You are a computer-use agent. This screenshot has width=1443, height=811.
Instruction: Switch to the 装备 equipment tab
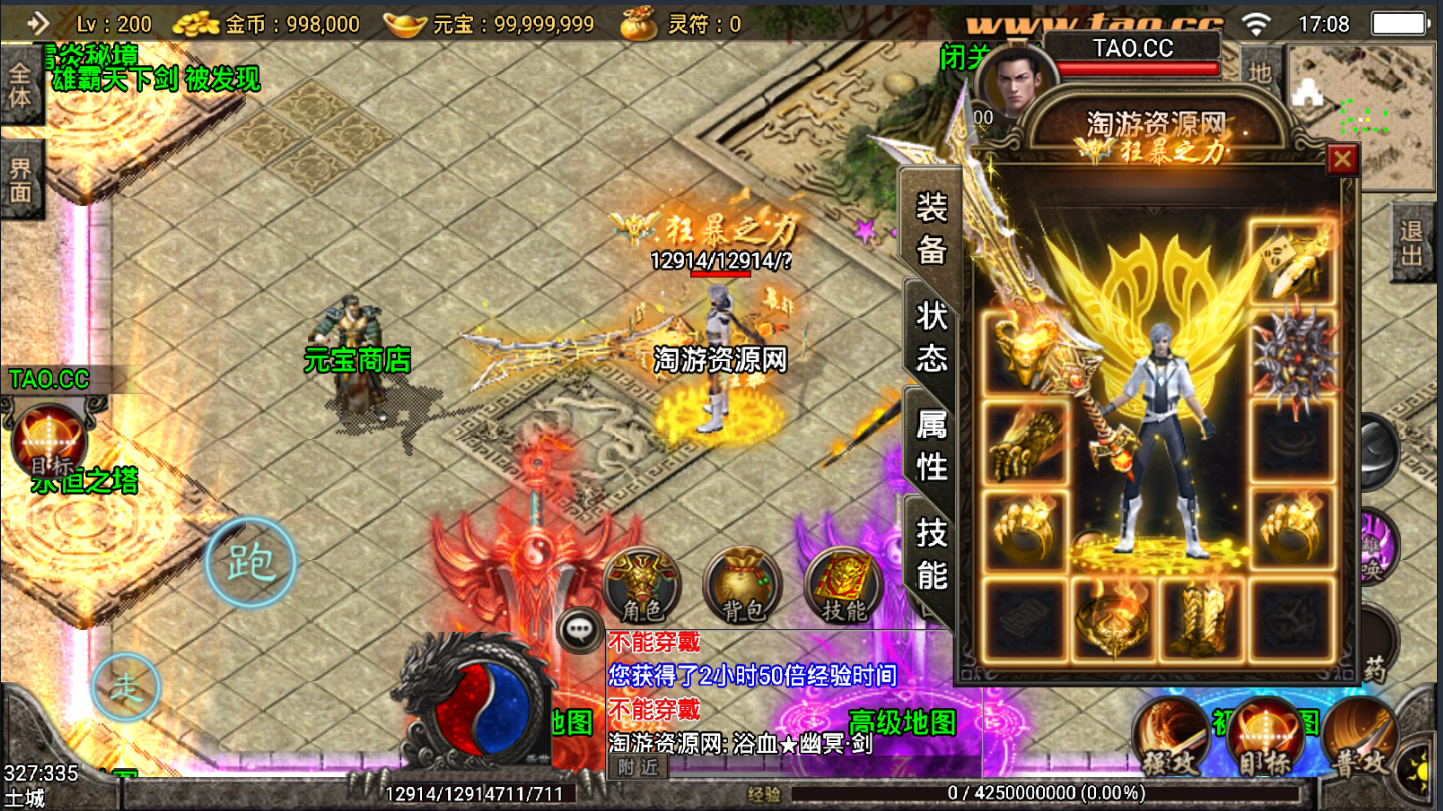pyautogui.click(x=932, y=227)
